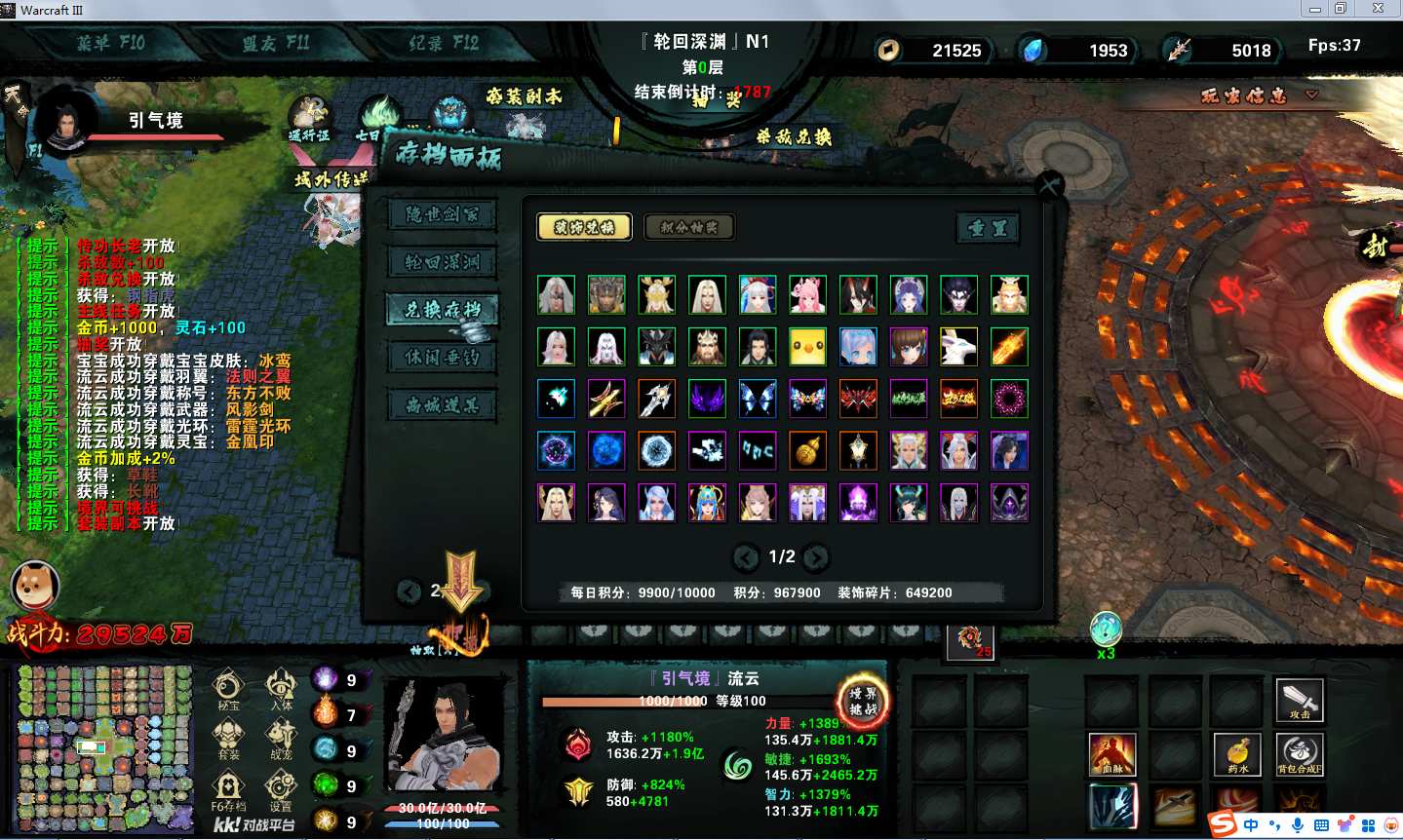Use the 药水 potion icon

click(1237, 755)
